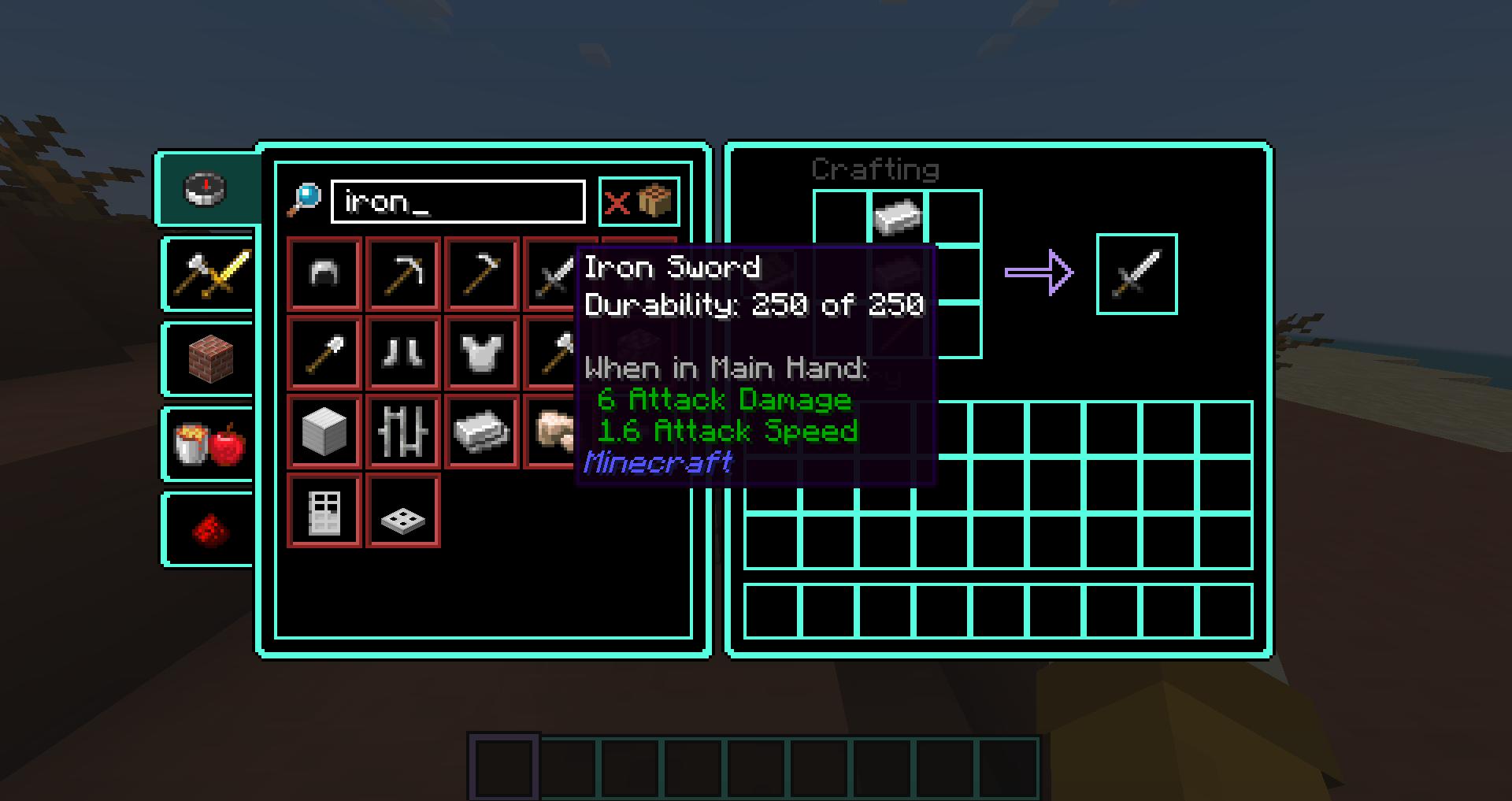Switch to the Tools and Combat tab

click(206, 274)
